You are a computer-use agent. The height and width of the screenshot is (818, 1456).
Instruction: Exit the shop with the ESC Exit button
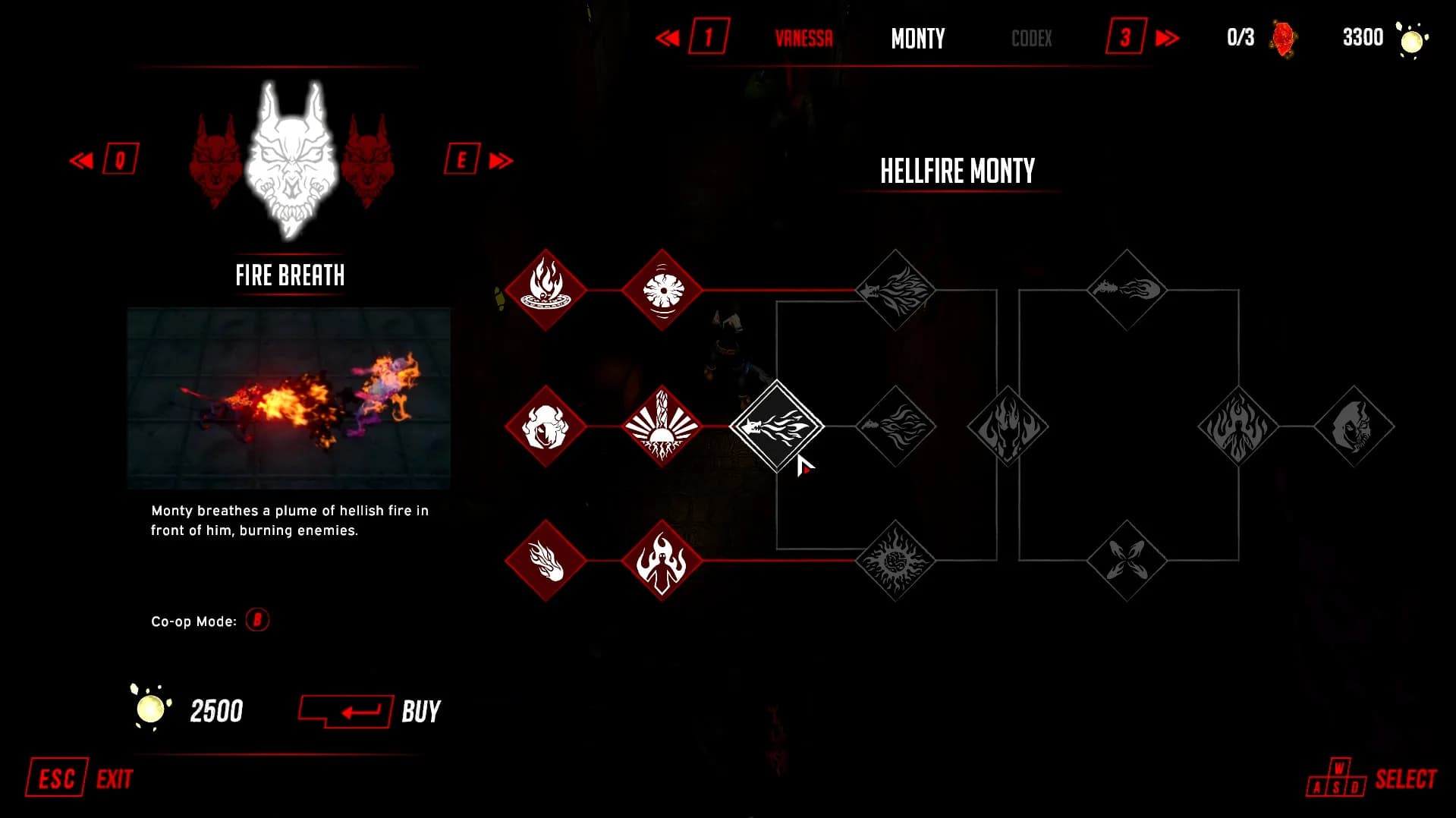(x=80, y=779)
